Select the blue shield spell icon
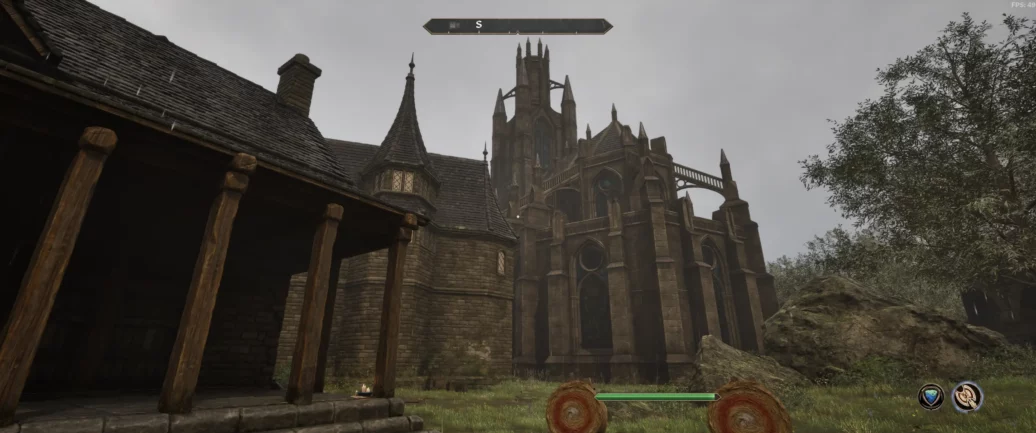The image size is (1036, 433). coord(931,397)
